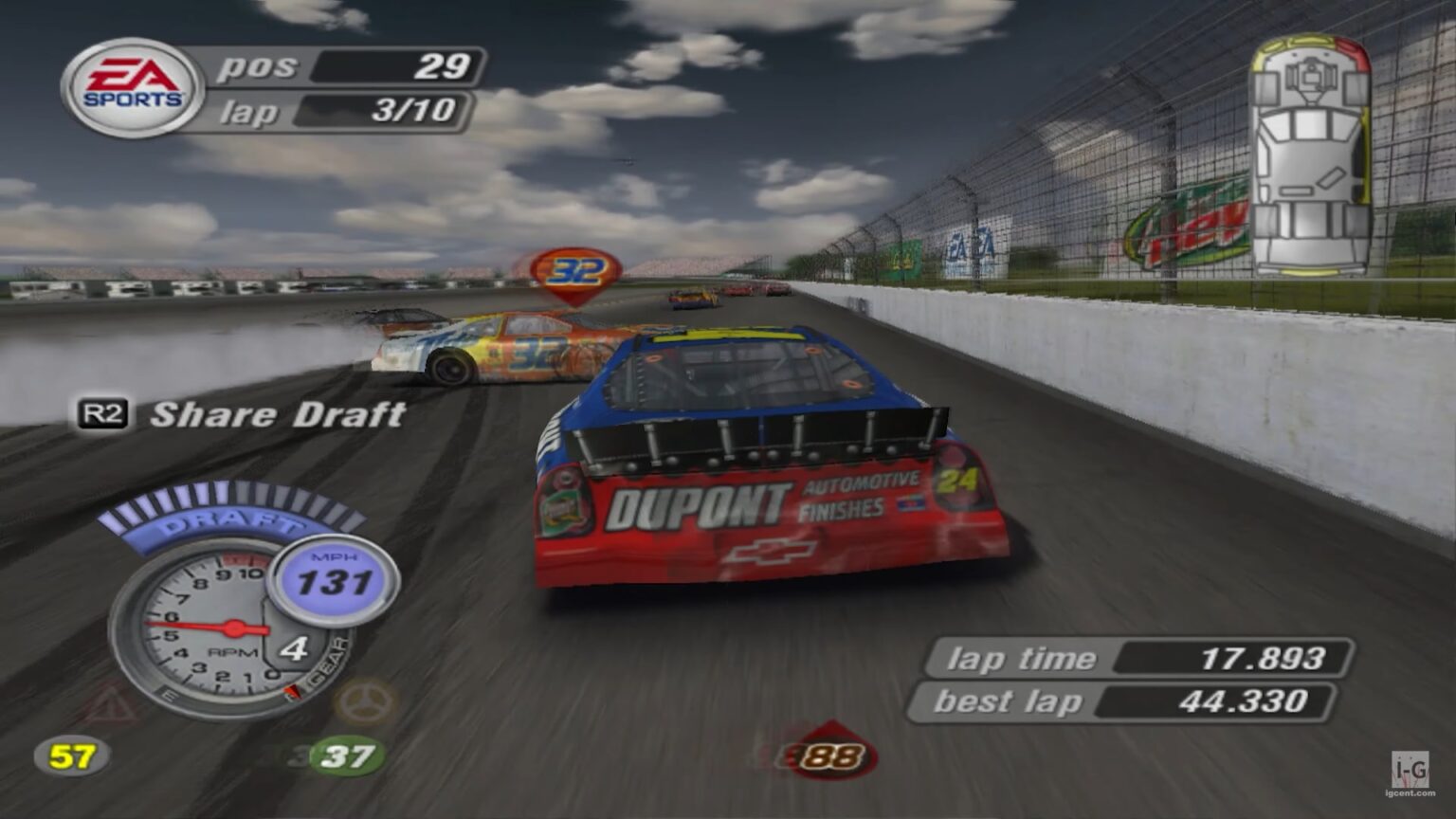The width and height of the screenshot is (1456, 819).
Task: Select the Share Draft label text
Action: 278,412
